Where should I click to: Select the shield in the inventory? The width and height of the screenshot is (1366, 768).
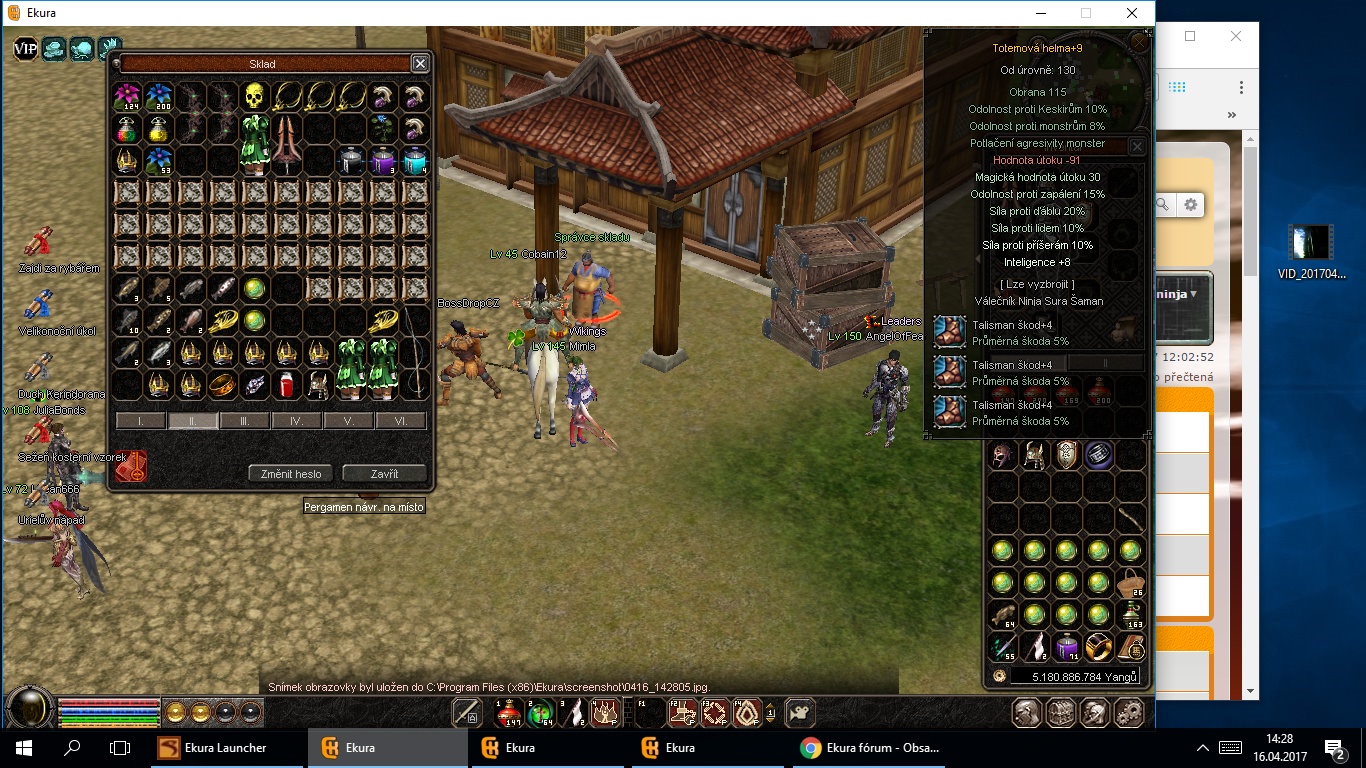(1067, 455)
